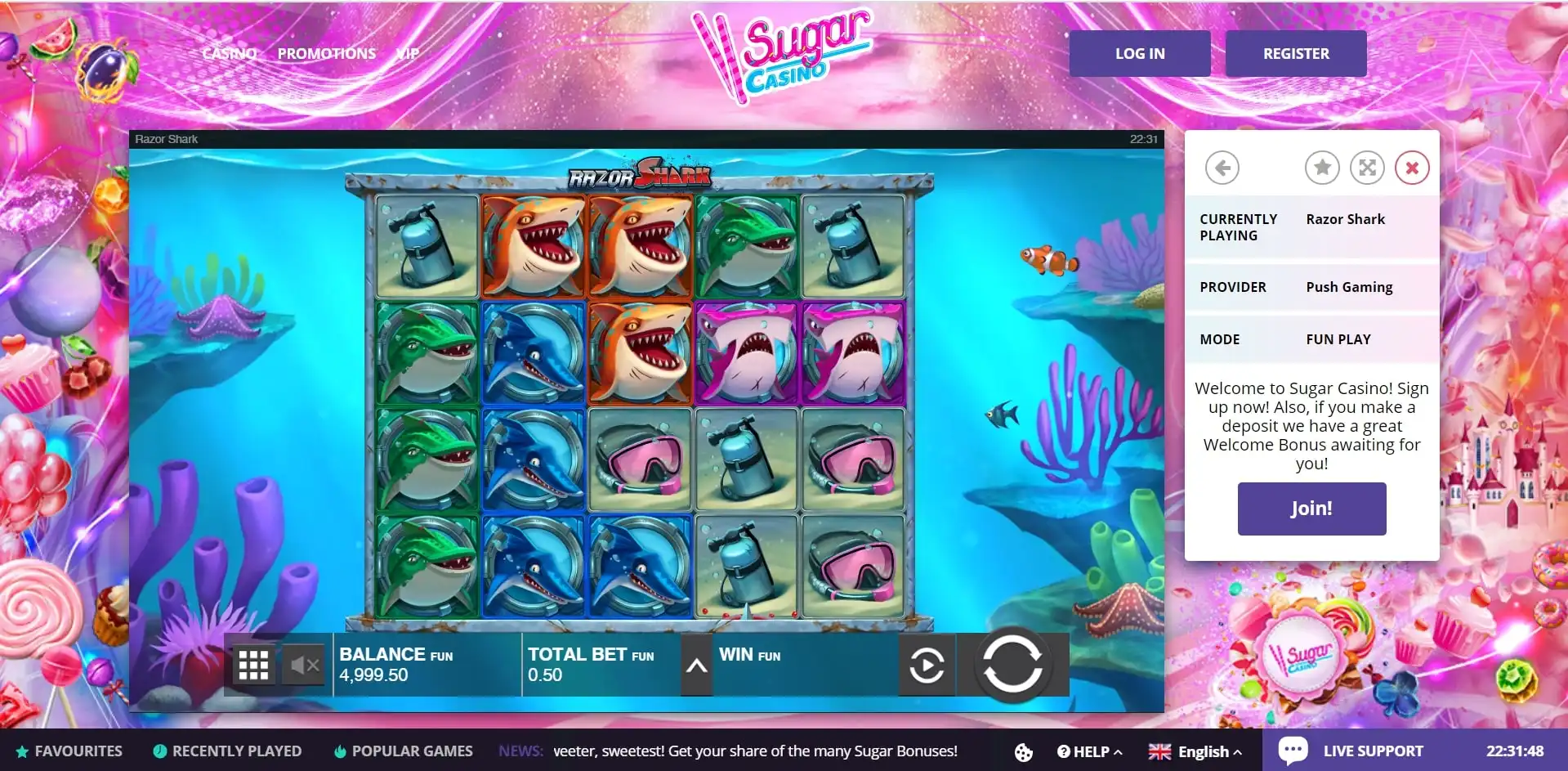The width and height of the screenshot is (1568, 771).
Task: Browse Popular Games
Action: coord(404,751)
